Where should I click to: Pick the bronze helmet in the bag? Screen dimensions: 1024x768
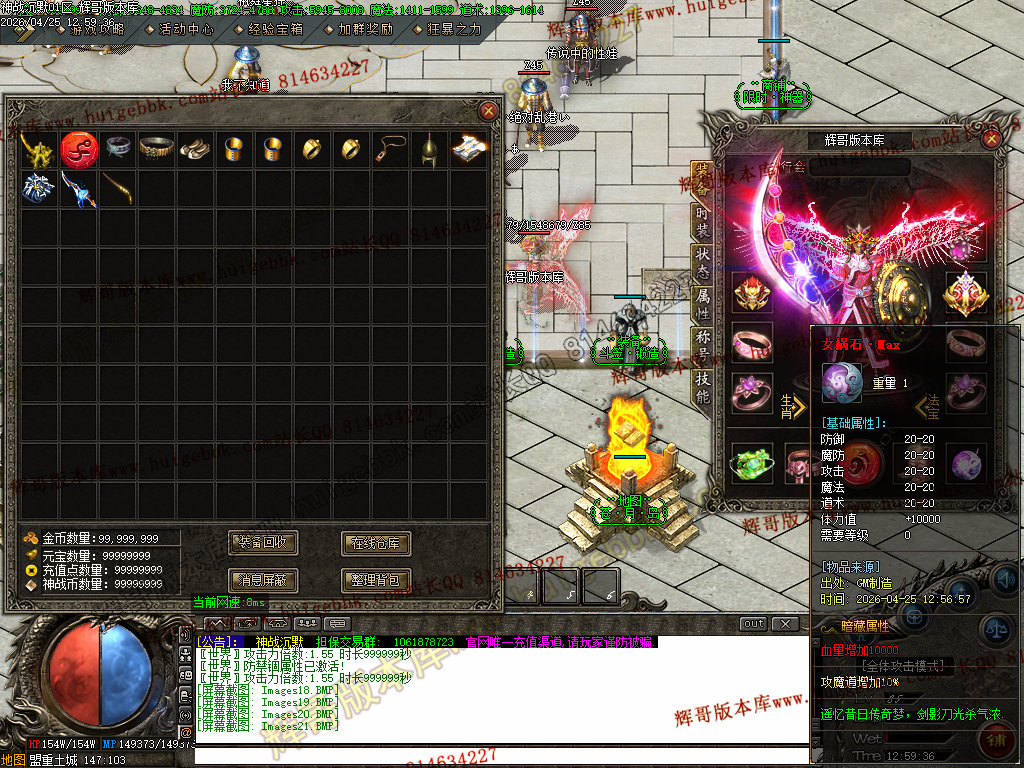428,149
